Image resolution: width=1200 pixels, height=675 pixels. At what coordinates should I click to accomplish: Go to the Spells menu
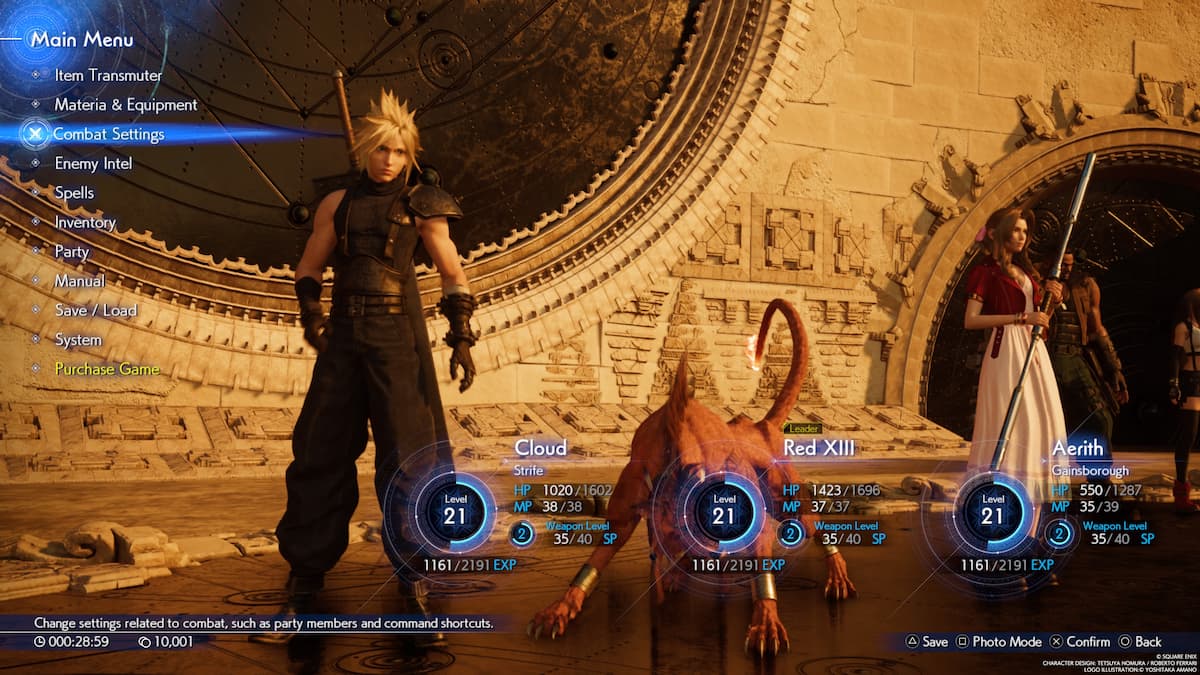click(x=74, y=192)
